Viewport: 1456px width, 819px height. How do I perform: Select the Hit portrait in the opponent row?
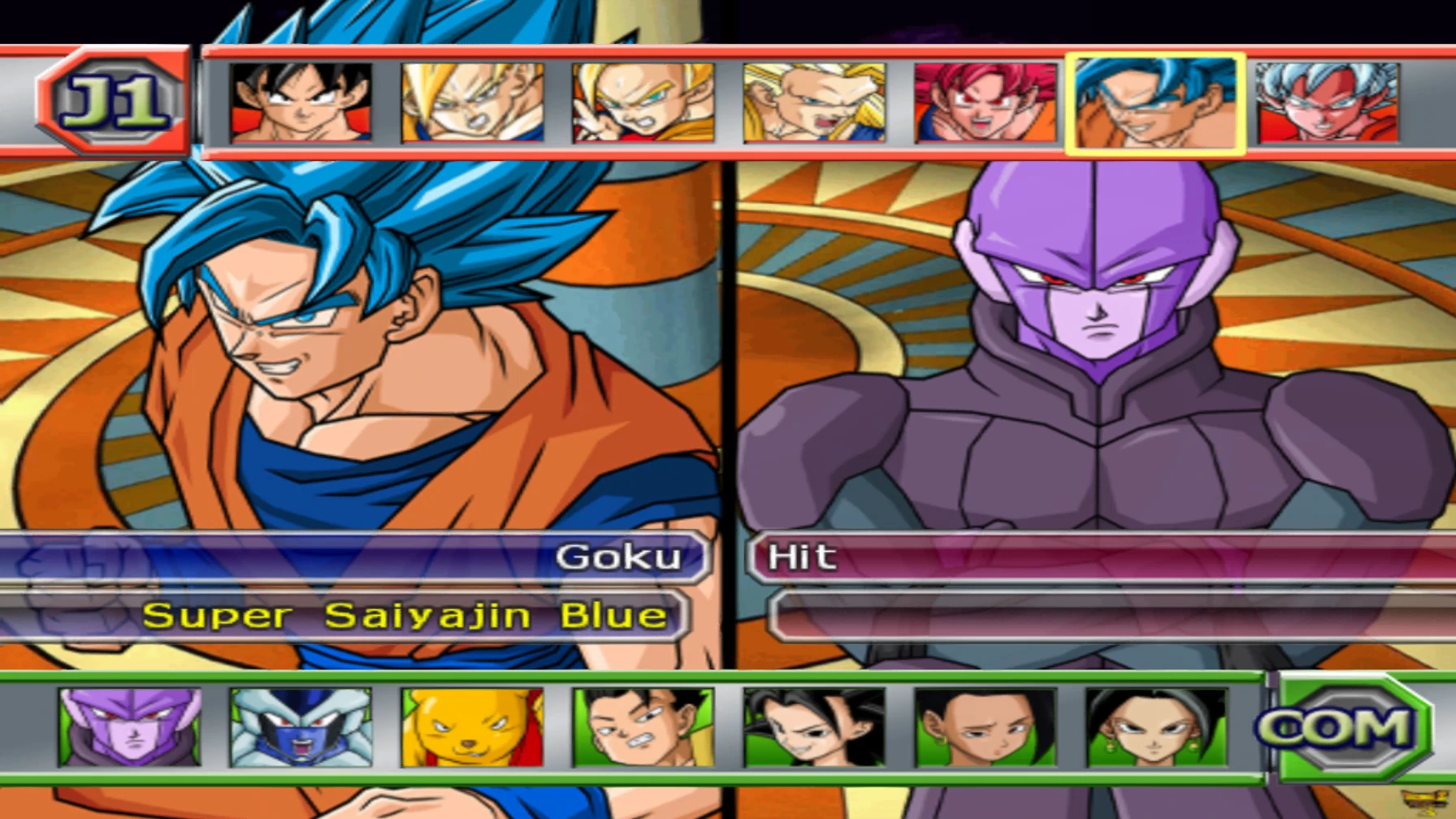tap(130, 727)
